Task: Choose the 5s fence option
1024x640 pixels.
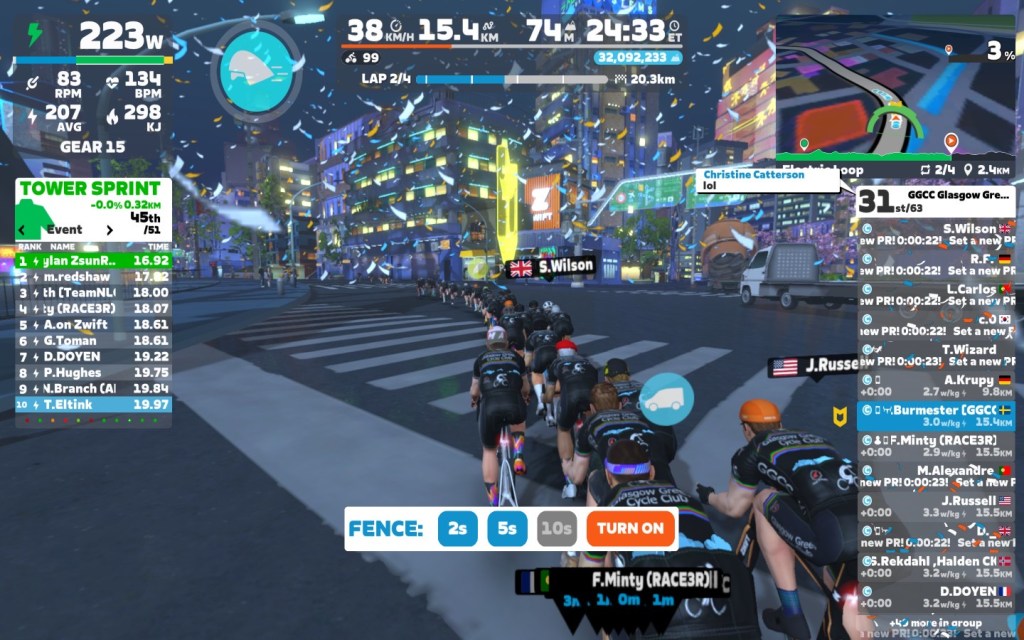Action: 507,528
